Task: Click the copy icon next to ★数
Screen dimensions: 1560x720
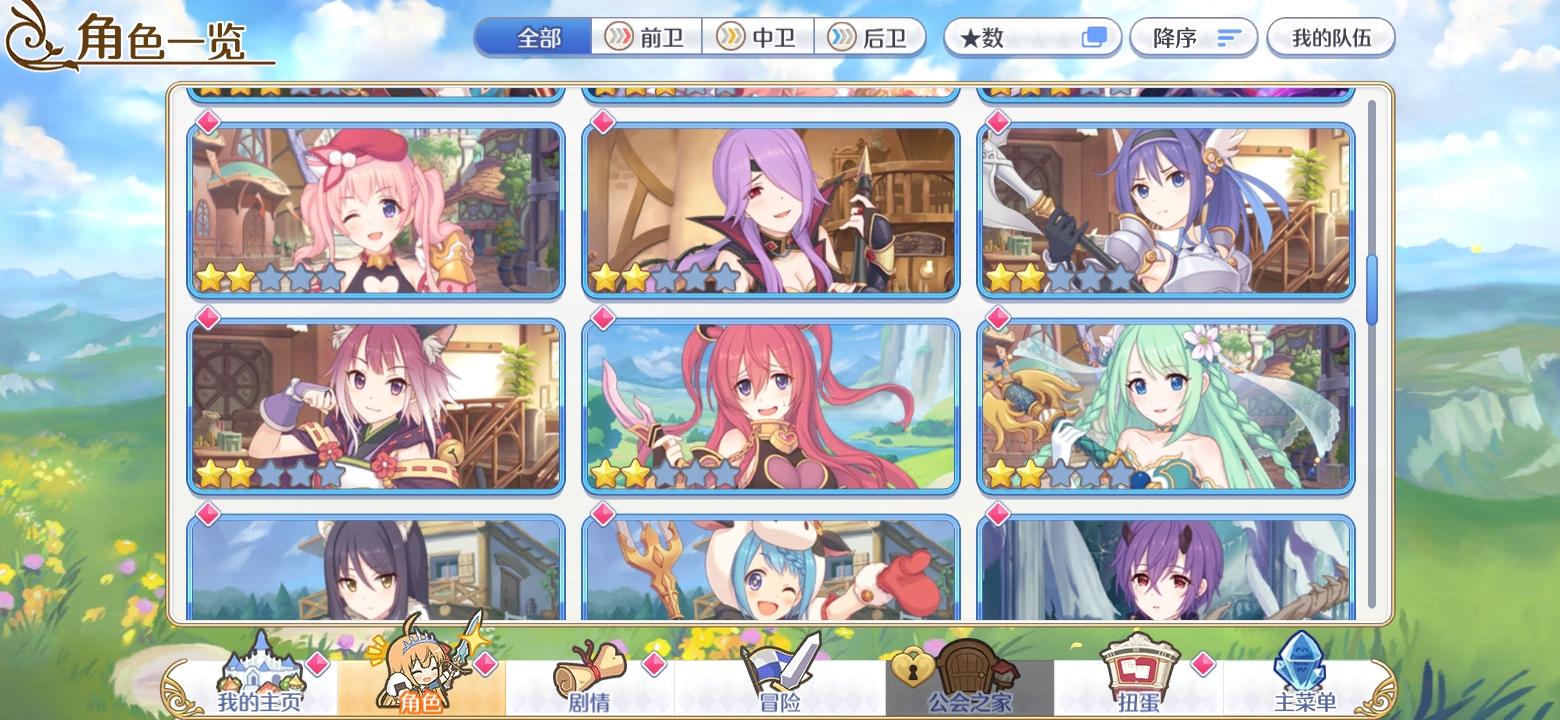Action: coord(1096,36)
